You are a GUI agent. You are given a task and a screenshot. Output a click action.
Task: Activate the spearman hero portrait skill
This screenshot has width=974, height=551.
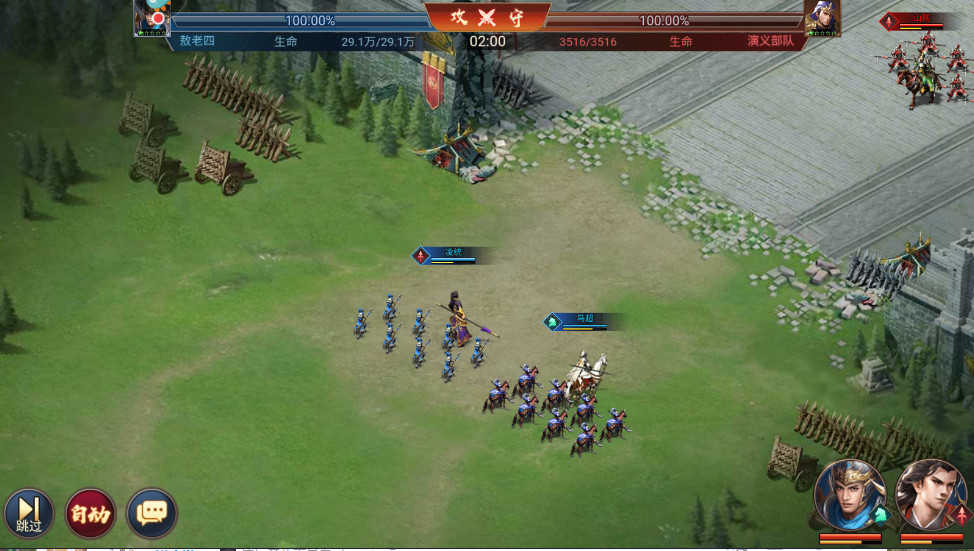click(x=930, y=495)
